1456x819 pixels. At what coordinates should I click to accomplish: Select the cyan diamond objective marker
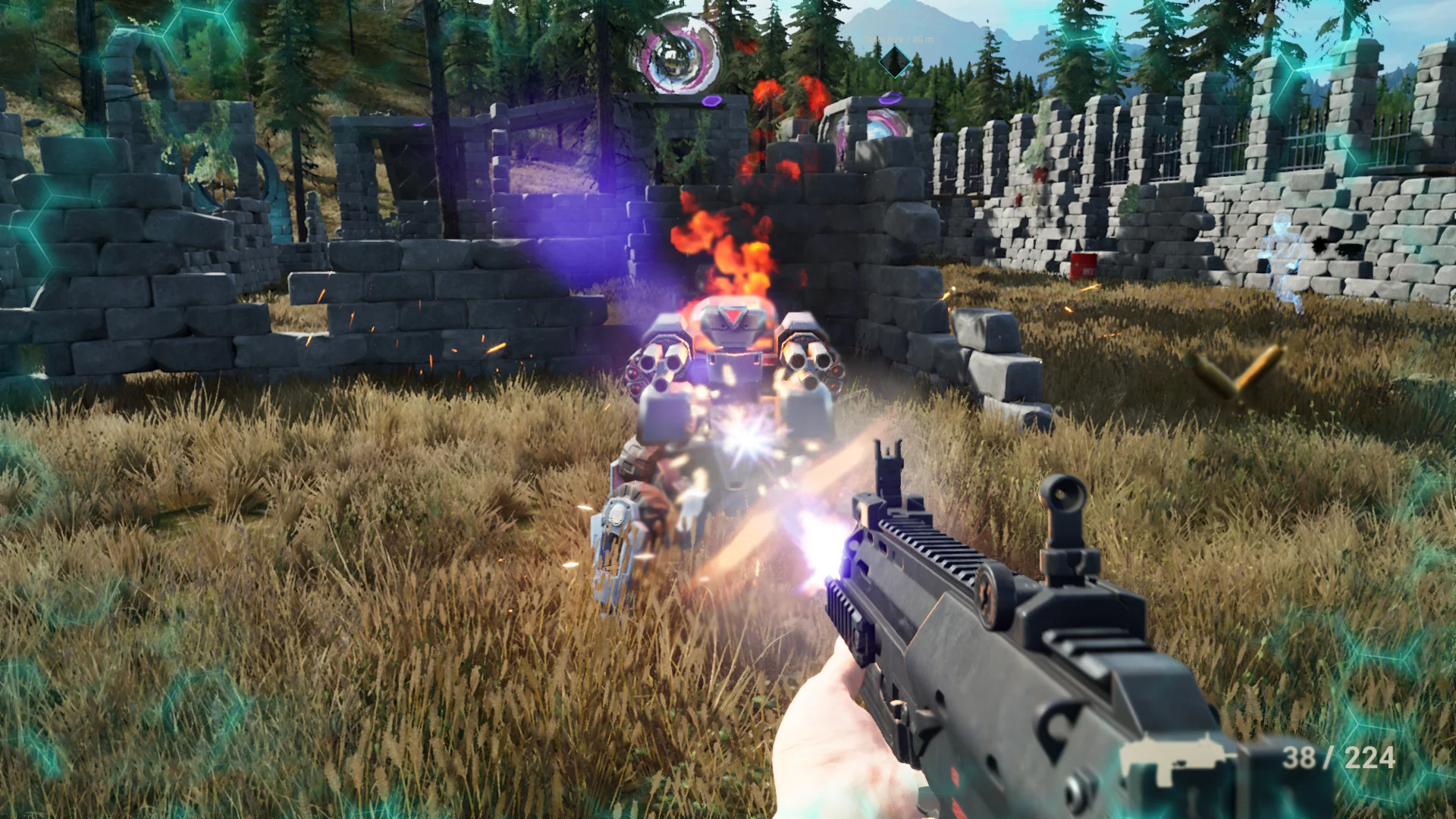[895, 62]
